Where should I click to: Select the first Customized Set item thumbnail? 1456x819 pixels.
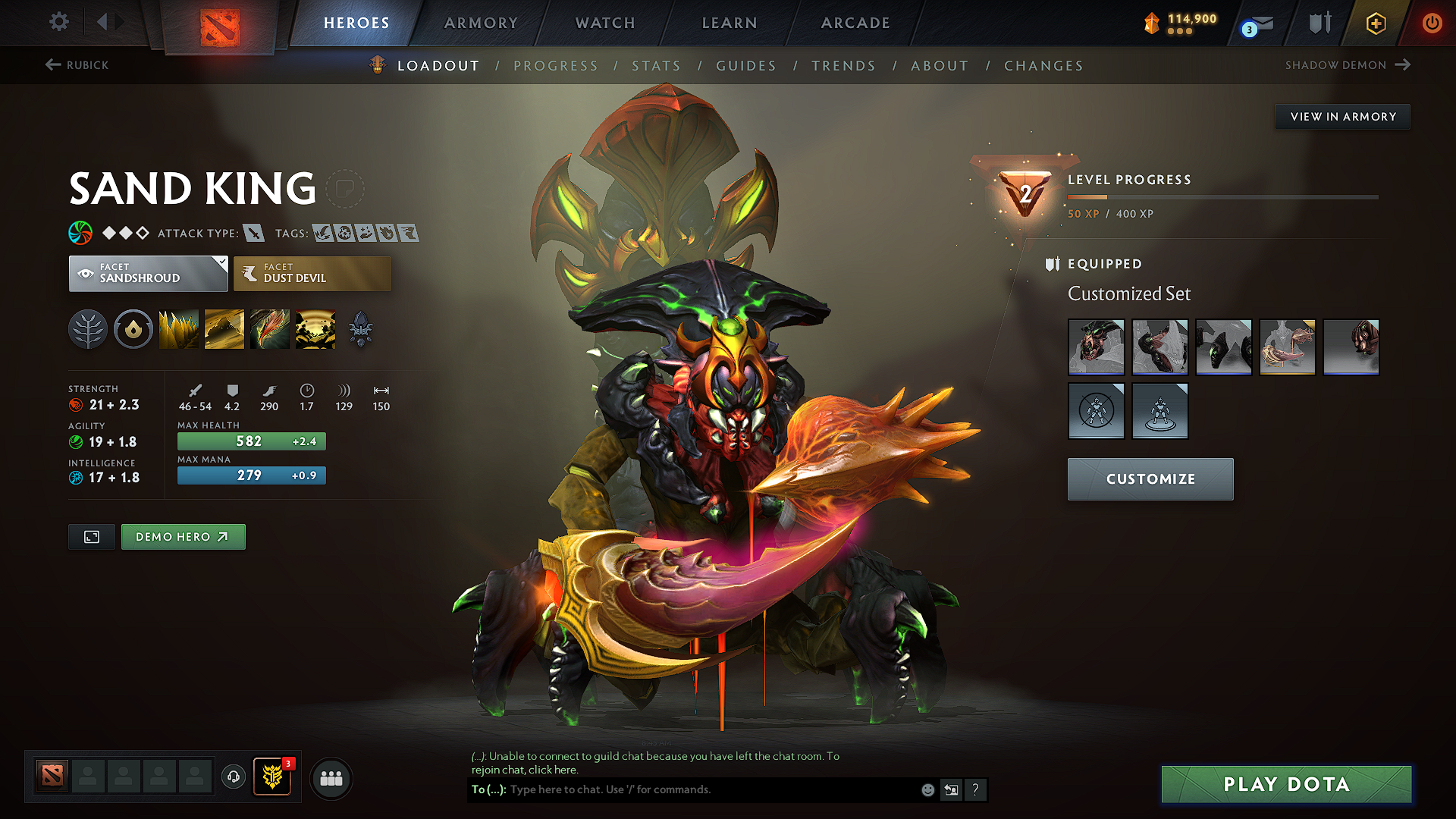1096,347
